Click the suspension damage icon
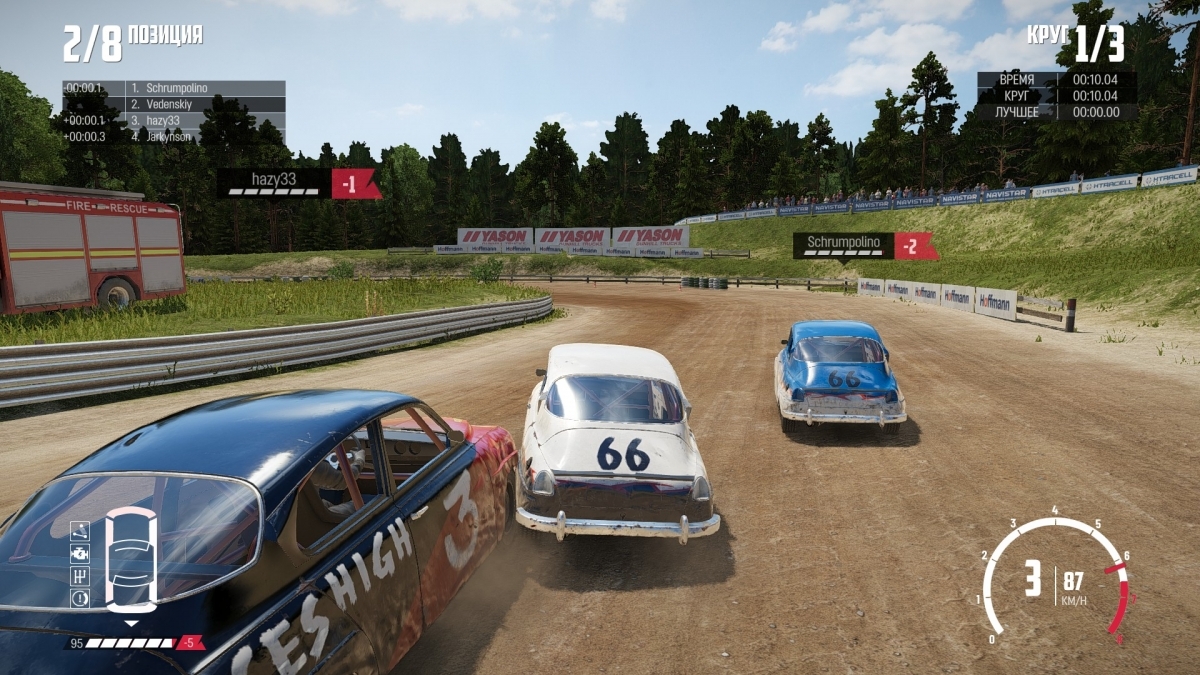1200x675 pixels. click(80, 531)
